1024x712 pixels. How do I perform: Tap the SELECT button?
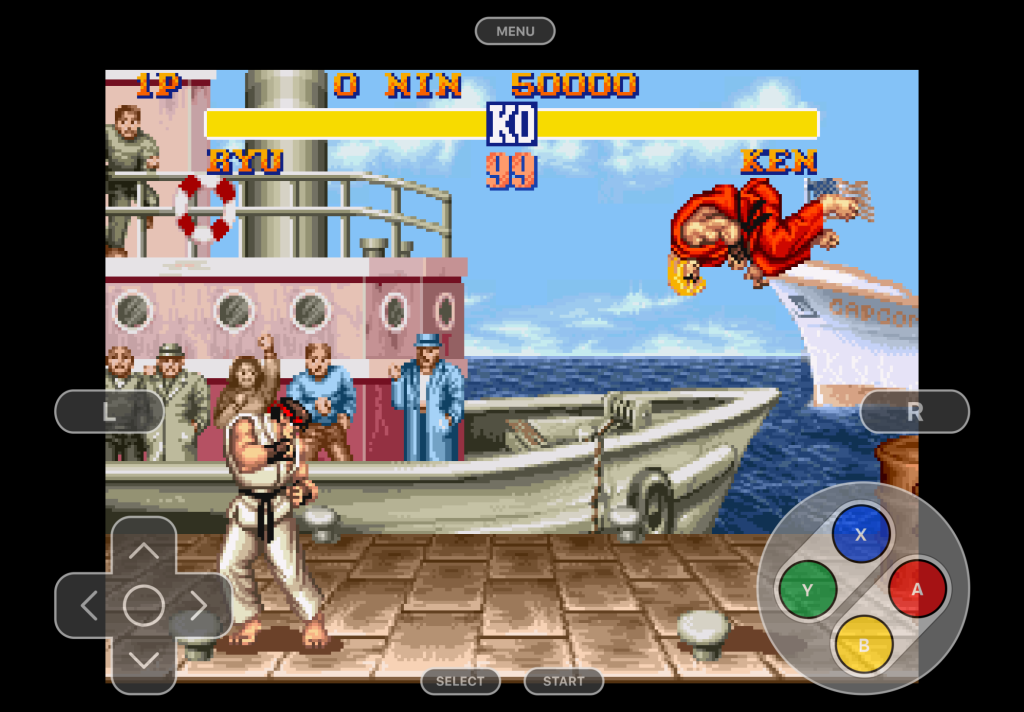460,681
